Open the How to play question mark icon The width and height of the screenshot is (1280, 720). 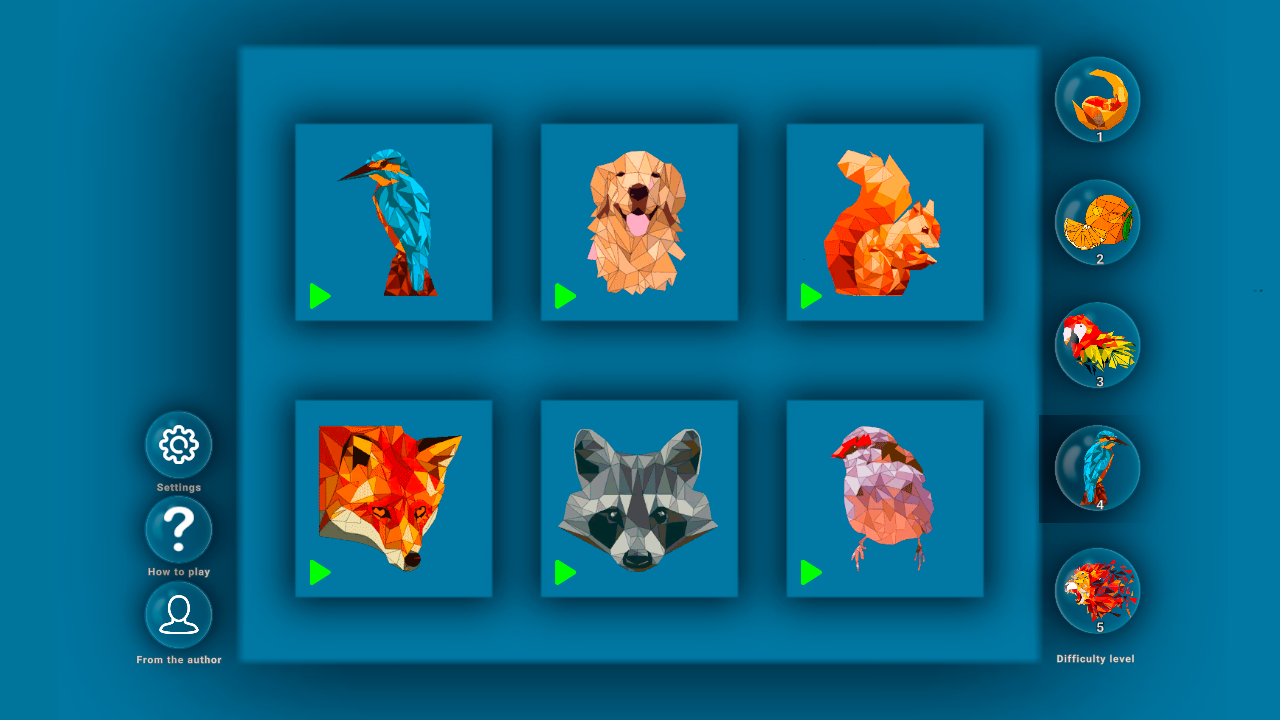point(178,528)
